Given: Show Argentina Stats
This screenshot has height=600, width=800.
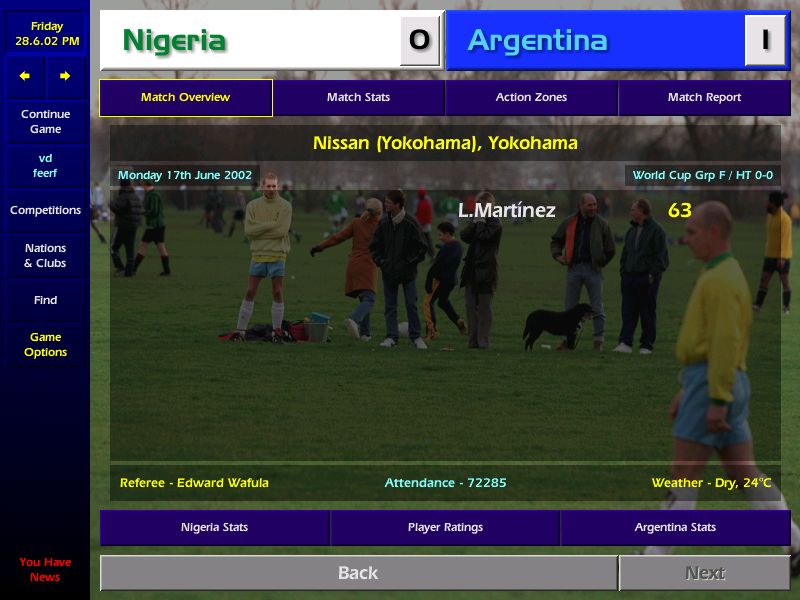Looking at the screenshot, I should (x=675, y=527).
